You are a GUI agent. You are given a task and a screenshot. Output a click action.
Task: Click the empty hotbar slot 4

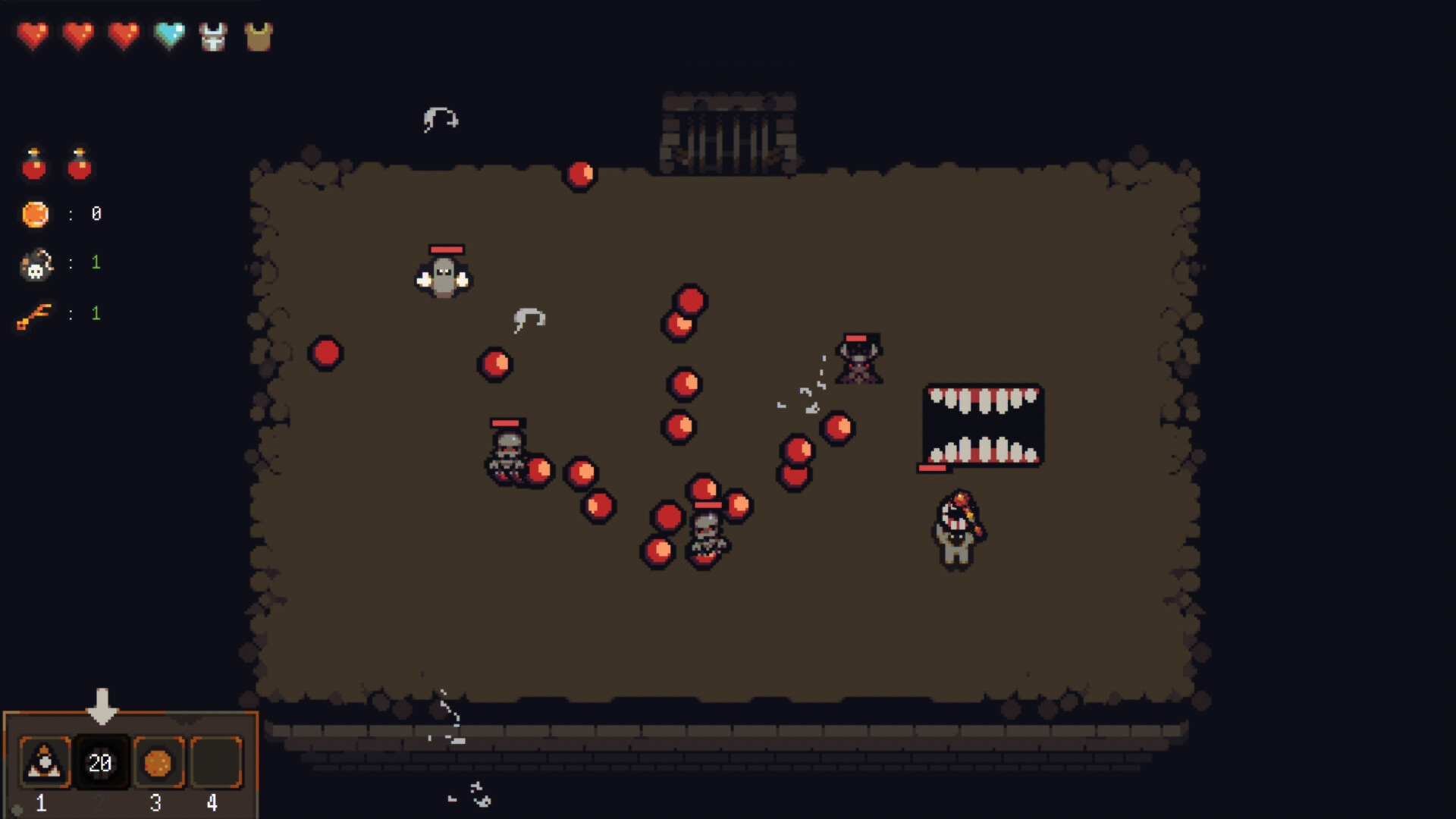tap(214, 764)
